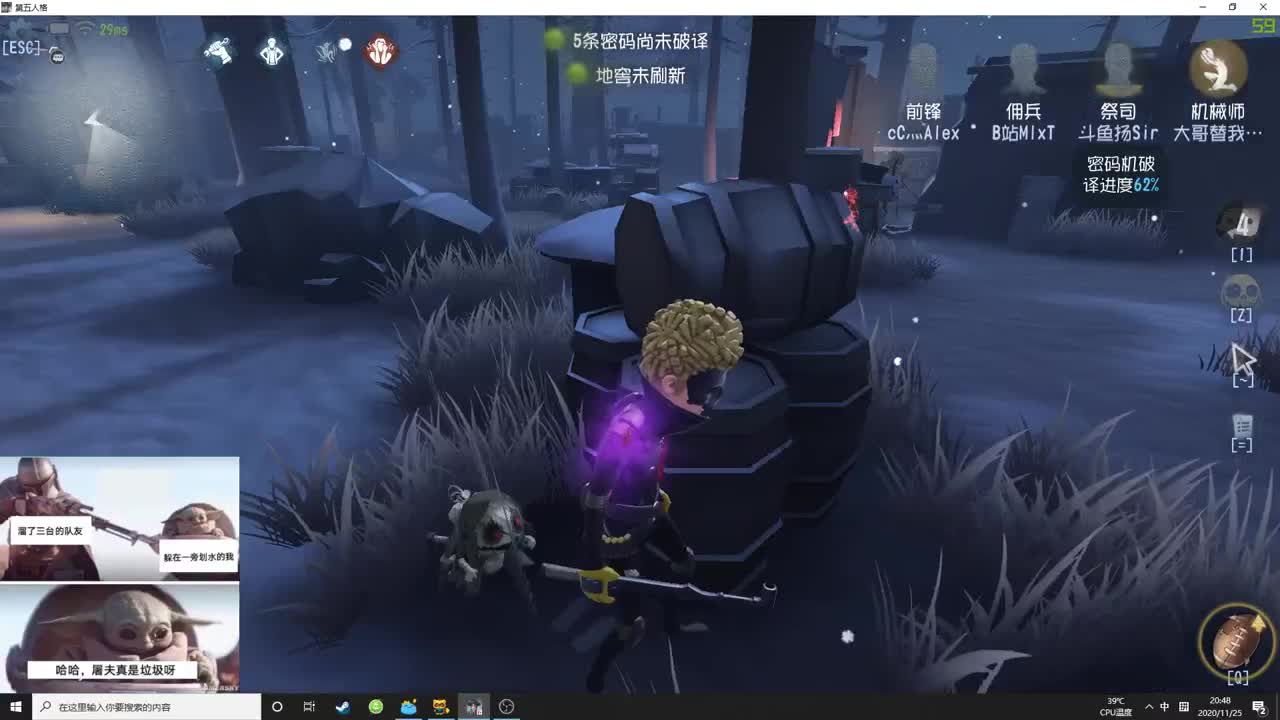1280x720 pixels.
Task: Expand hidden icons in the system tray
Action: click(x=1150, y=707)
